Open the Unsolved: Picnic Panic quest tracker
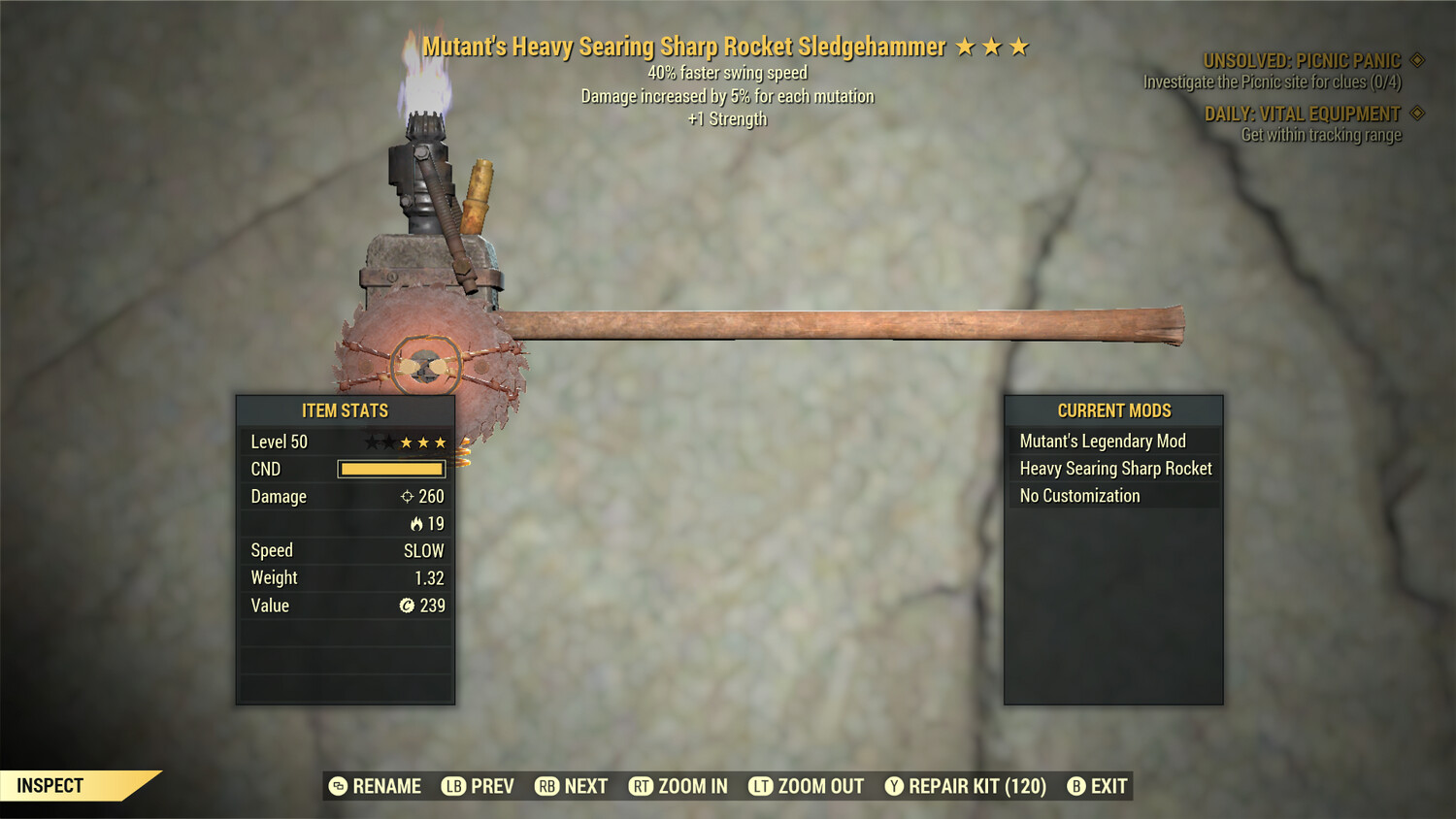Screen dimensions: 1456x819 coord(1302,61)
